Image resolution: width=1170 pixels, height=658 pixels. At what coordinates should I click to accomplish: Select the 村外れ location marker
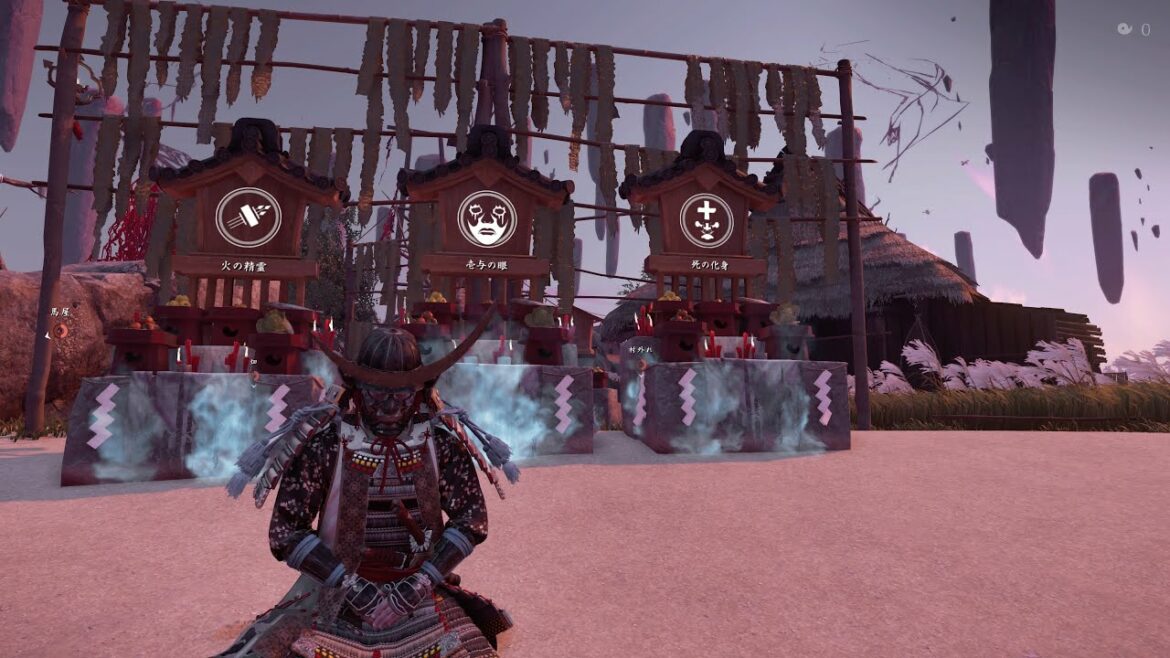(640, 351)
